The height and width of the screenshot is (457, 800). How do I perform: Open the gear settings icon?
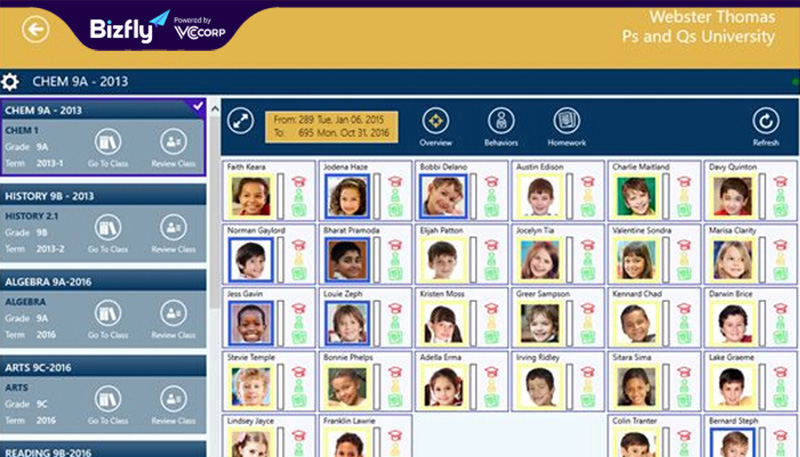[11, 82]
